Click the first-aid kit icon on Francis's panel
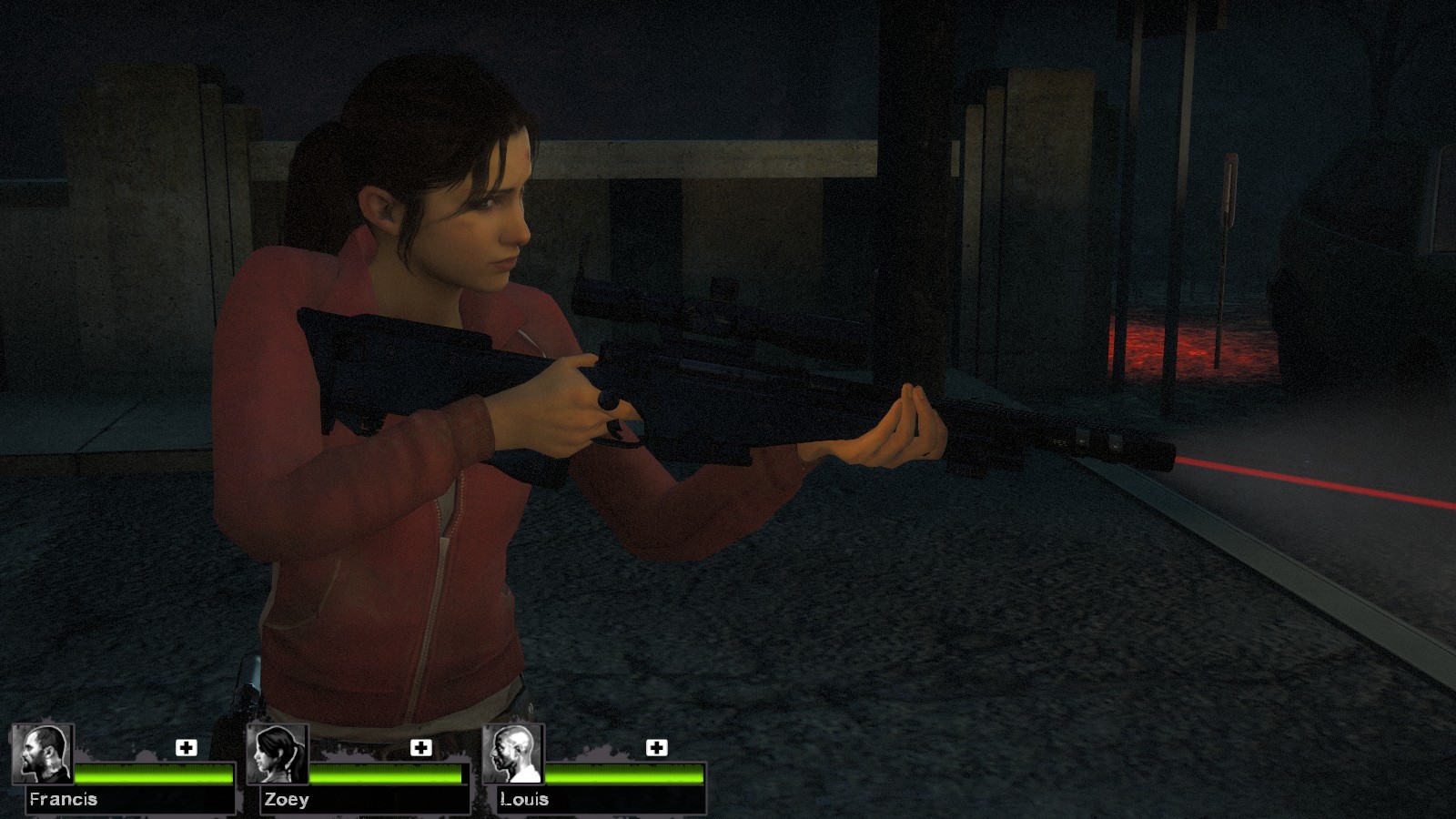The image size is (1456, 819). (187, 748)
